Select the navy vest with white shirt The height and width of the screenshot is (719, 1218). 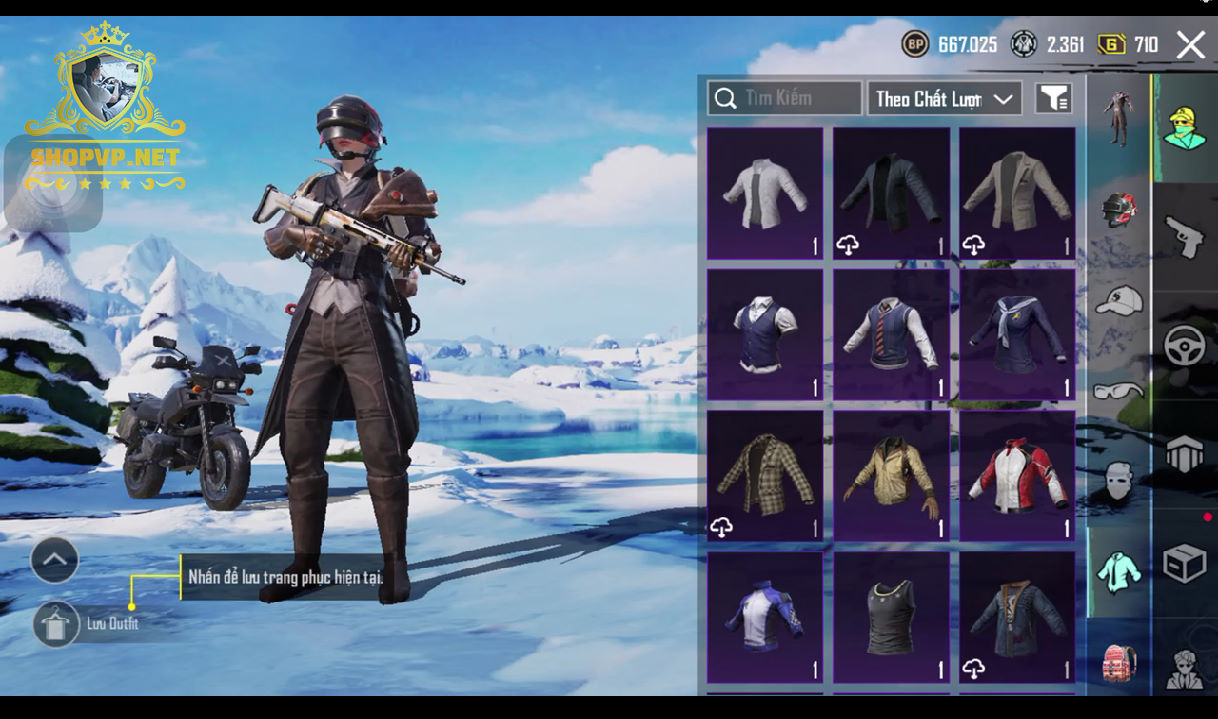(765, 334)
